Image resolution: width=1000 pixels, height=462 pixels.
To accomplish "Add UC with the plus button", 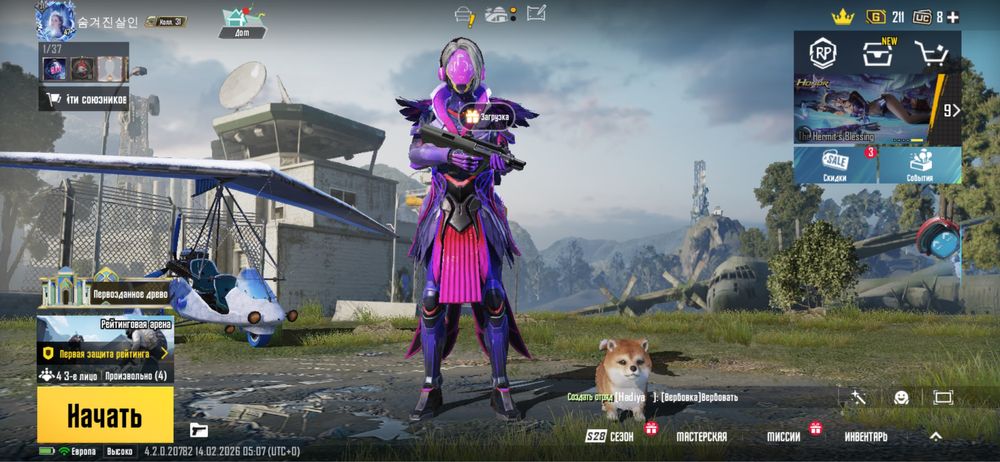I will (953, 17).
